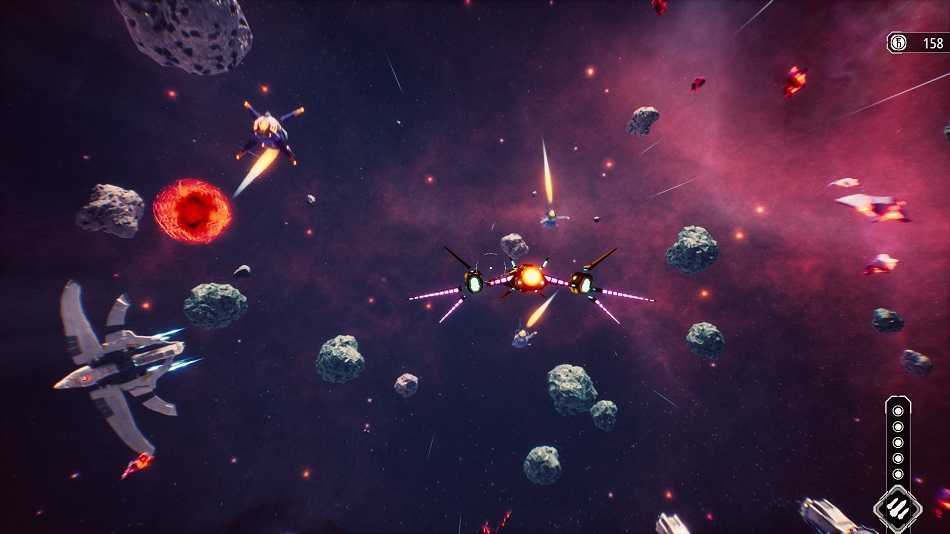Click the currency coin icon
Image resolution: width=950 pixels, height=534 pixels.
pos(898,43)
